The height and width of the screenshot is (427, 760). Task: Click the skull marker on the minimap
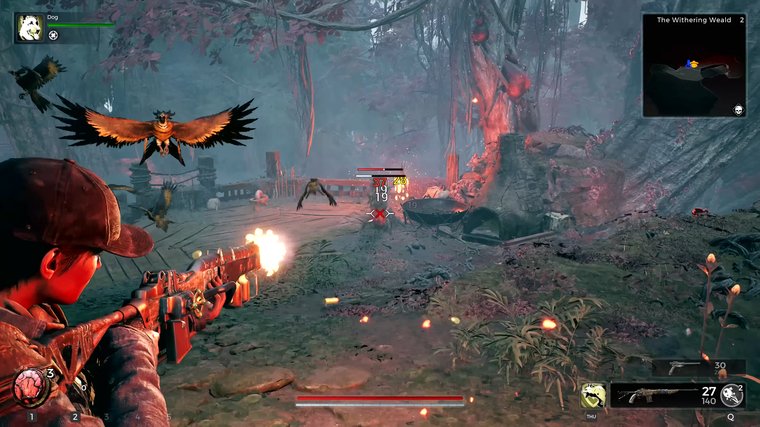tap(738, 109)
